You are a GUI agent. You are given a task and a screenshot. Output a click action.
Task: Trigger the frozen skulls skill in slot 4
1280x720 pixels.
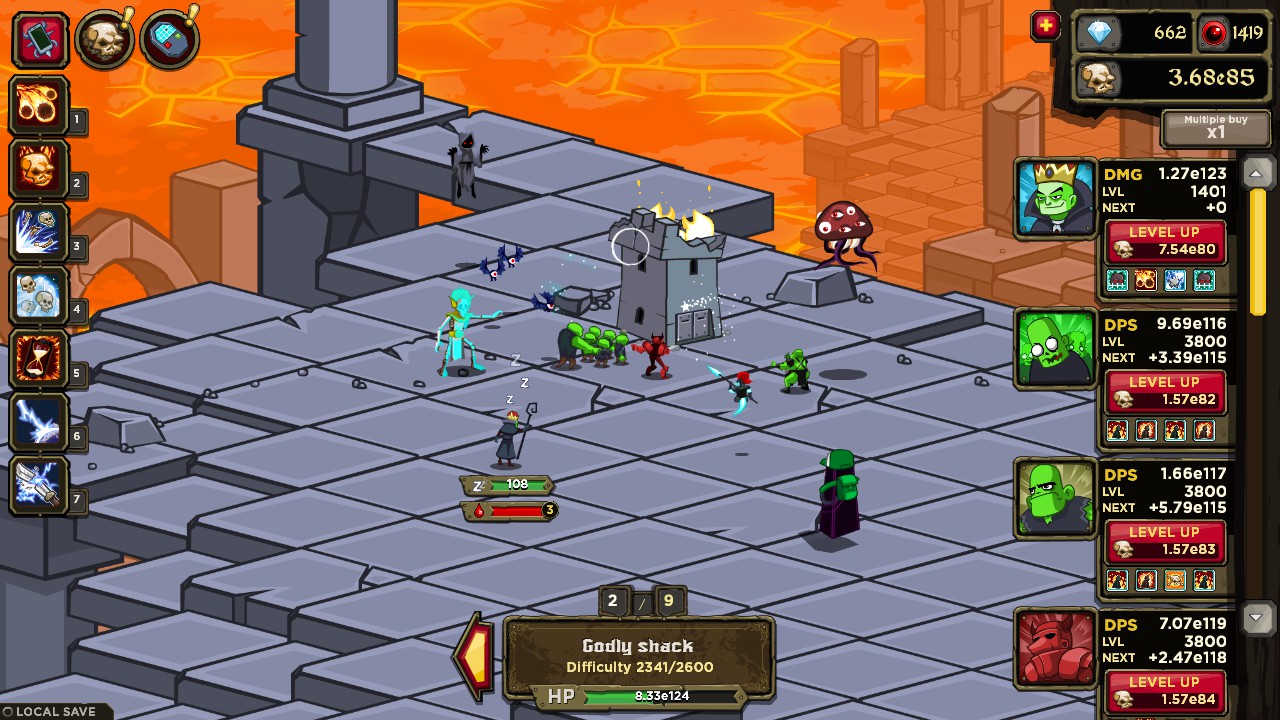pos(40,294)
